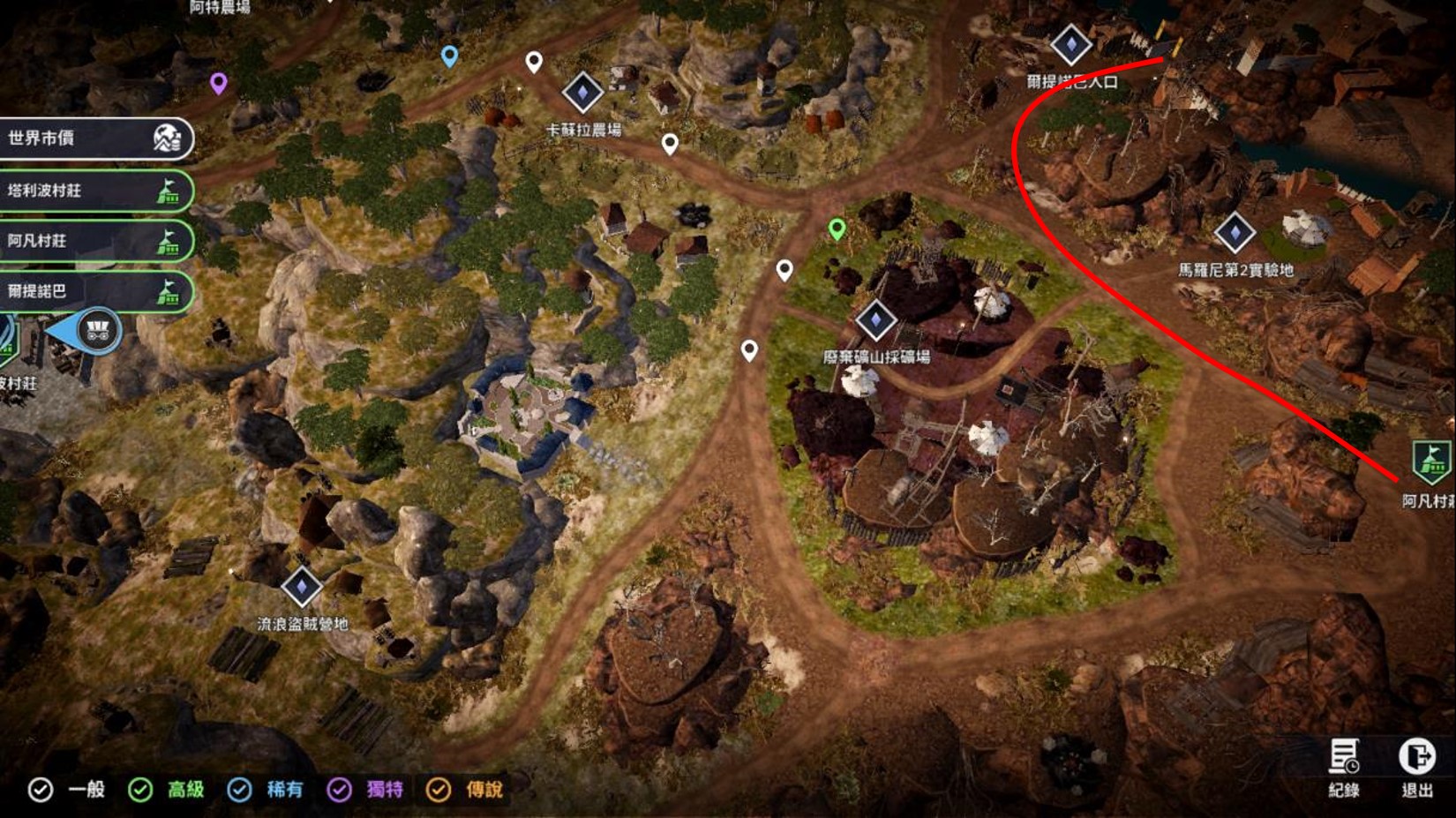Select the 廢棄礦山採礦場 location marker

pyautogui.click(x=875, y=319)
